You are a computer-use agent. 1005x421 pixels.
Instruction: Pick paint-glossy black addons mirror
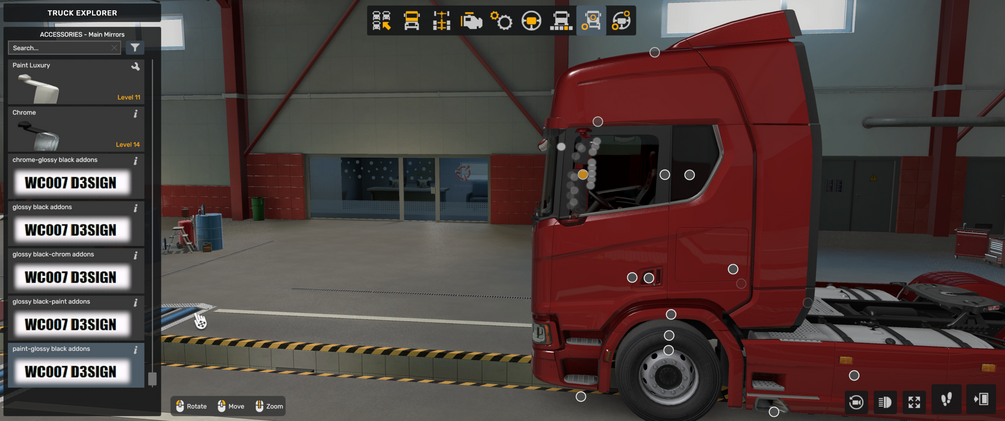click(x=76, y=365)
